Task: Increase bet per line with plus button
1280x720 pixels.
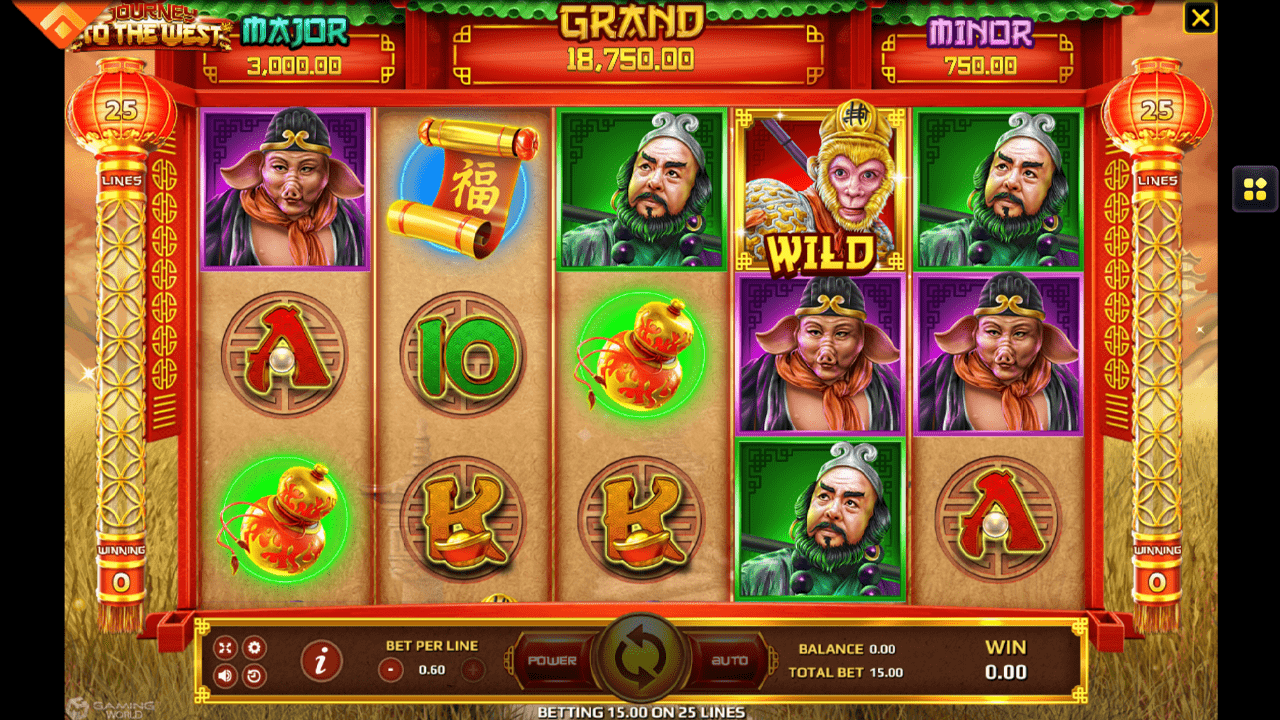Action: point(473,670)
